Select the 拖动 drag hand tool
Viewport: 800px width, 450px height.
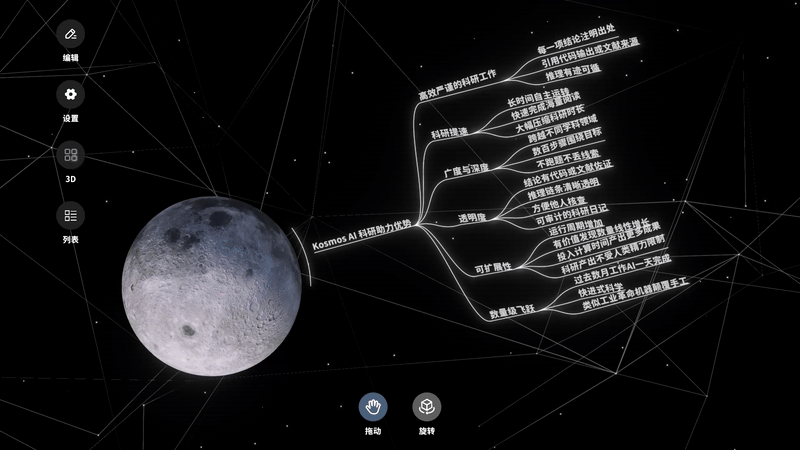pyautogui.click(x=373, y=406)
